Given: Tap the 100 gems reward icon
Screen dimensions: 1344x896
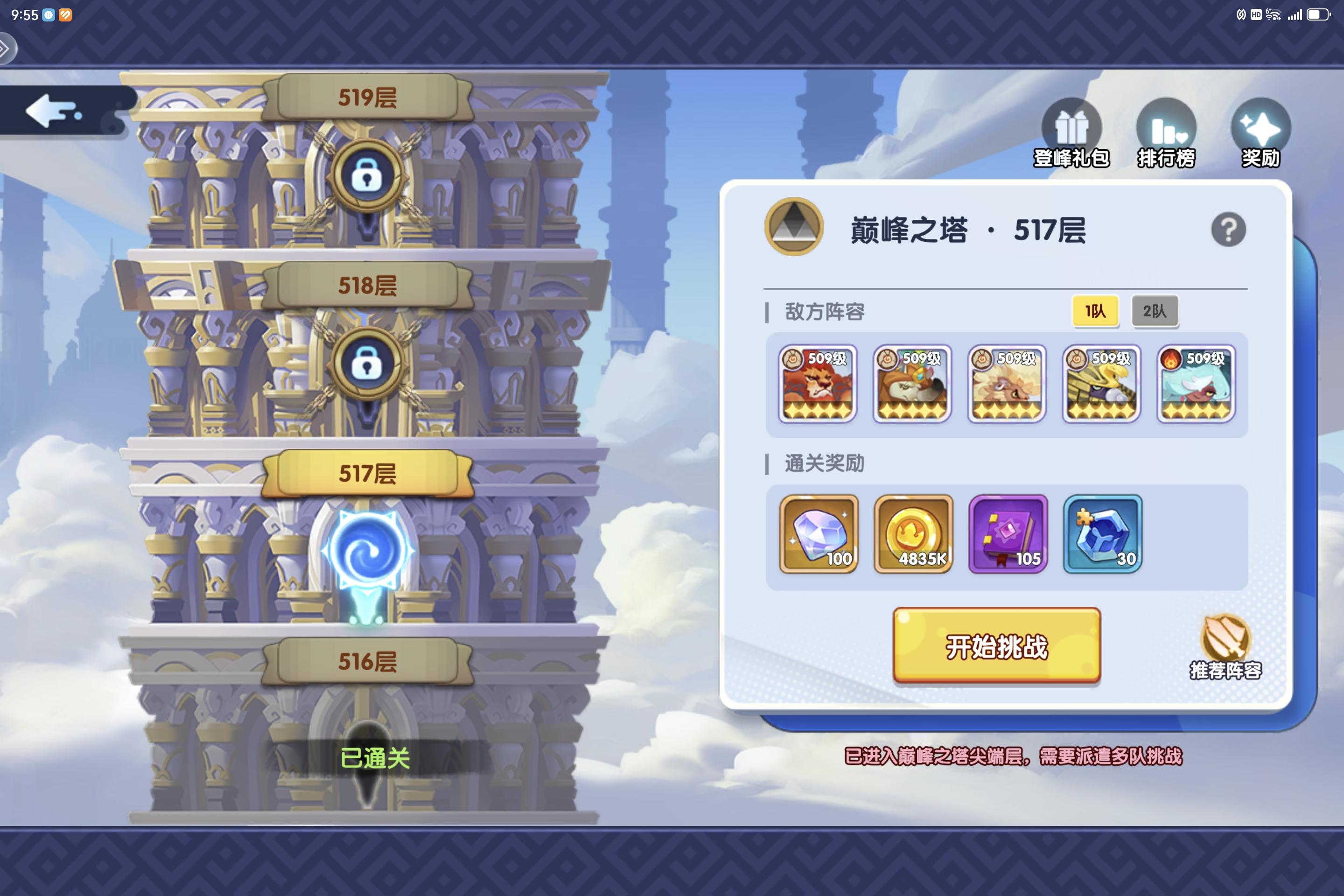Looking at the screenshot, I should point(817,534).
